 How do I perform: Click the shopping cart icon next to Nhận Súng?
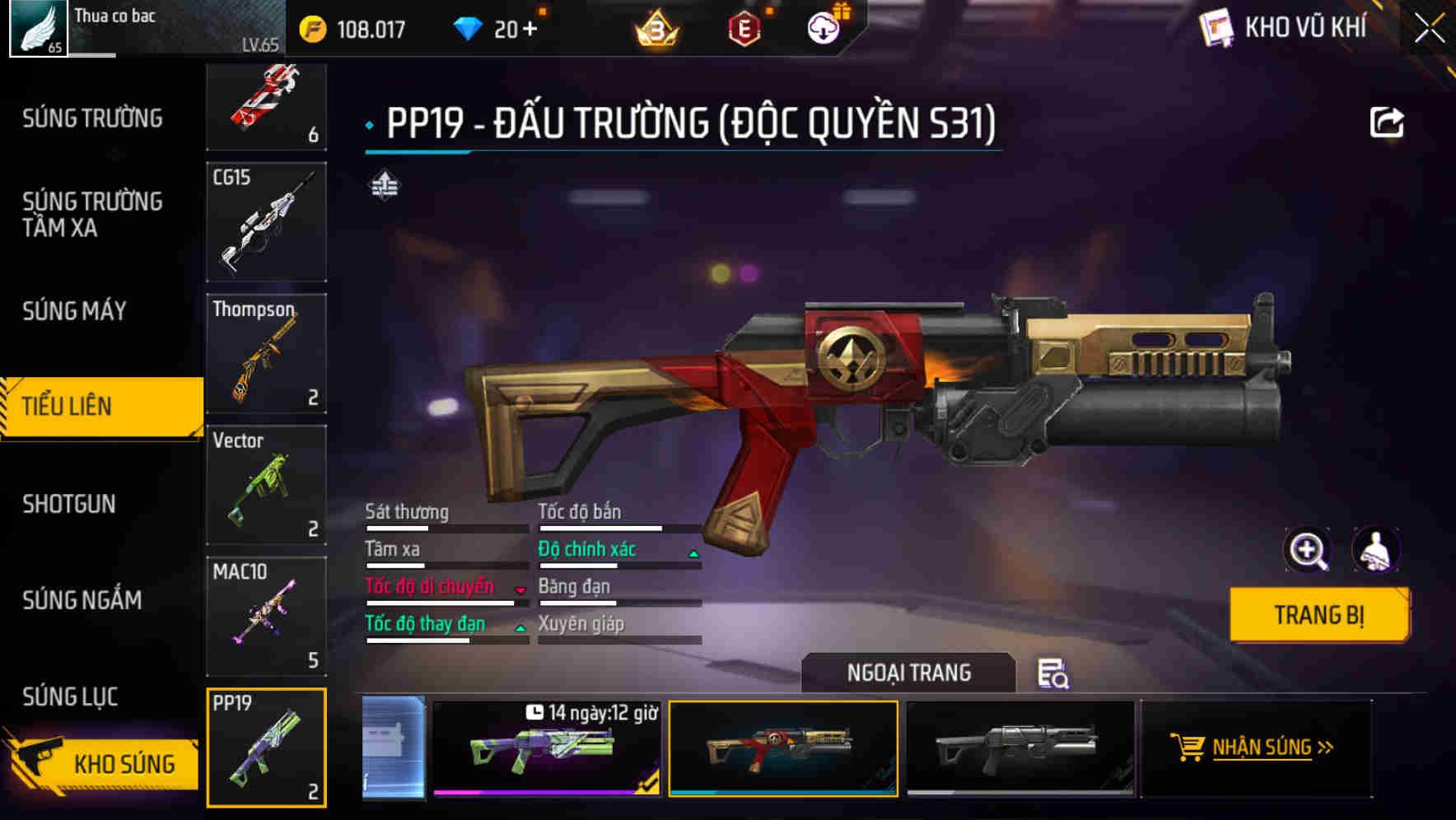[x=1187, y=748]
